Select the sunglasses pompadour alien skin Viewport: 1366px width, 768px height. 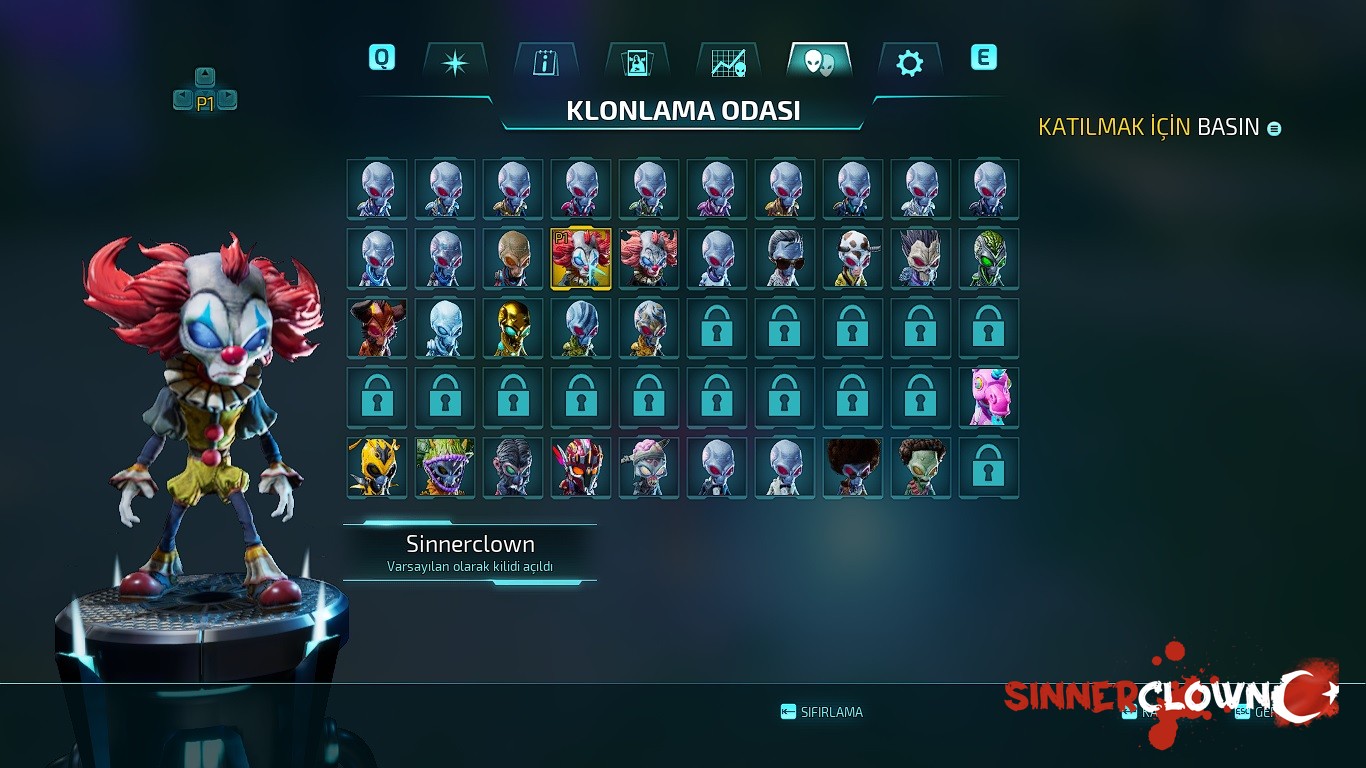(785, 259)
